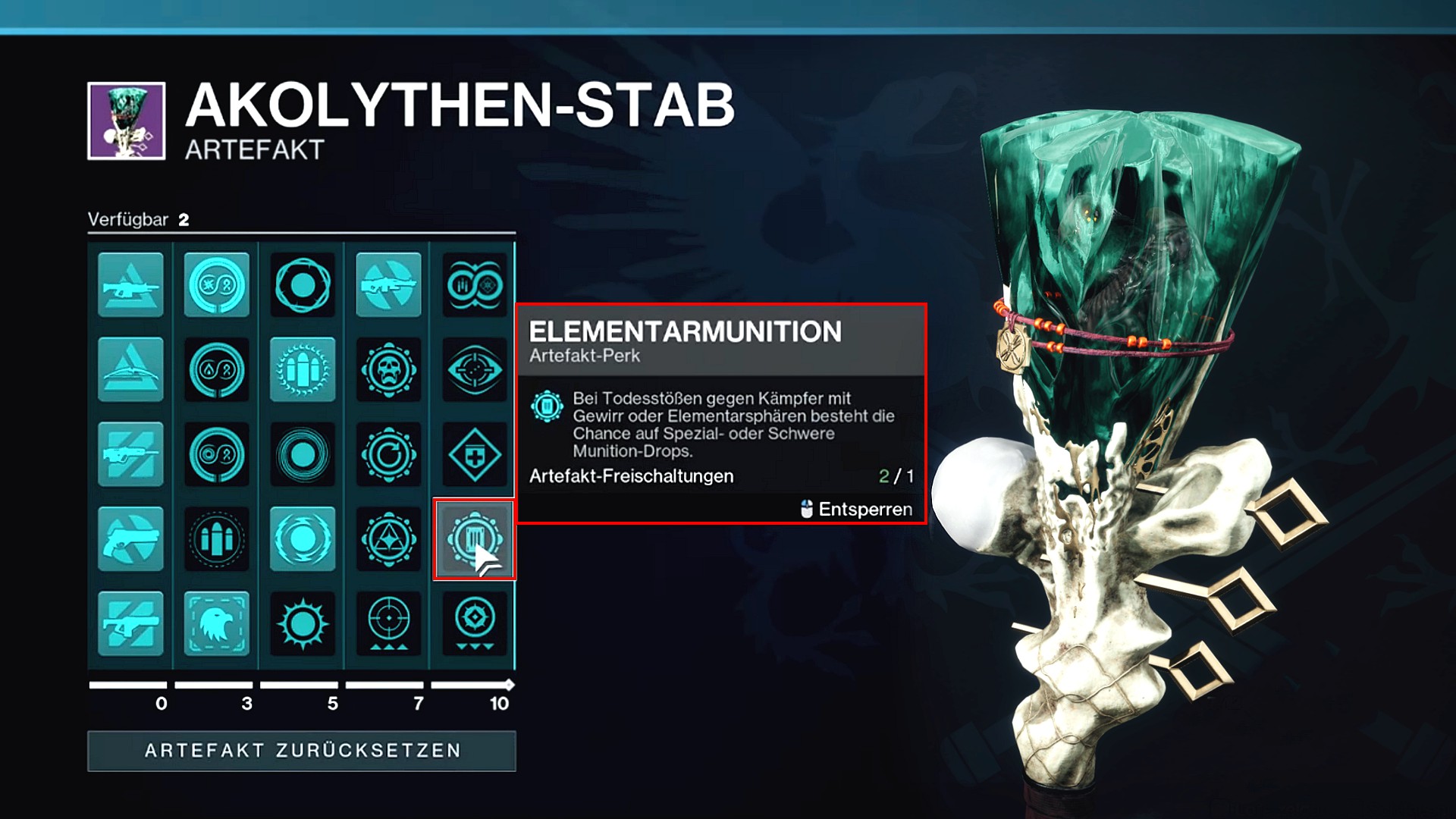Click the Artefakt zurücksetzen button

click(302, 751)
